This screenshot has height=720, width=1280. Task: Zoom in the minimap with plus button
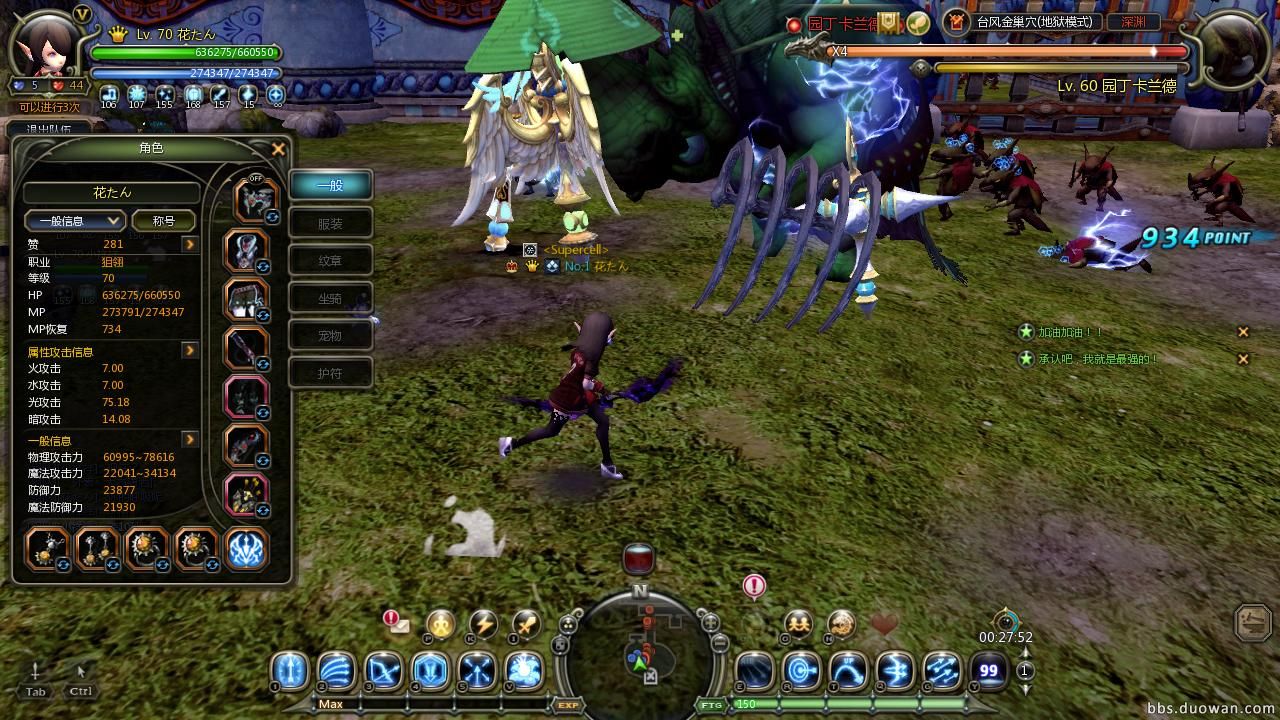710,621
